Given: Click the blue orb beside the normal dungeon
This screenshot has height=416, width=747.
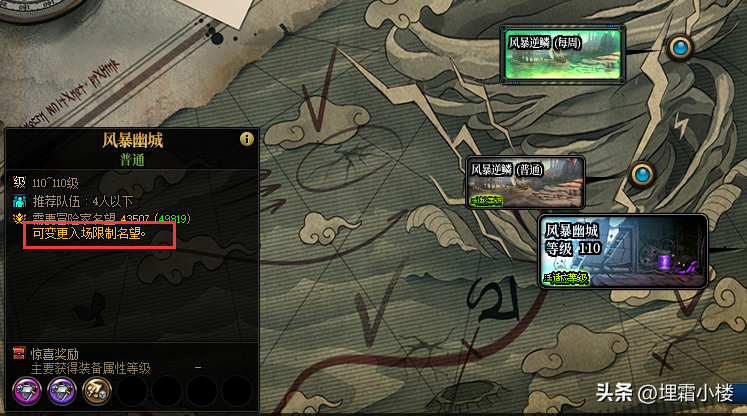Looking at the screenshot, I should click(x=642, y=175).
